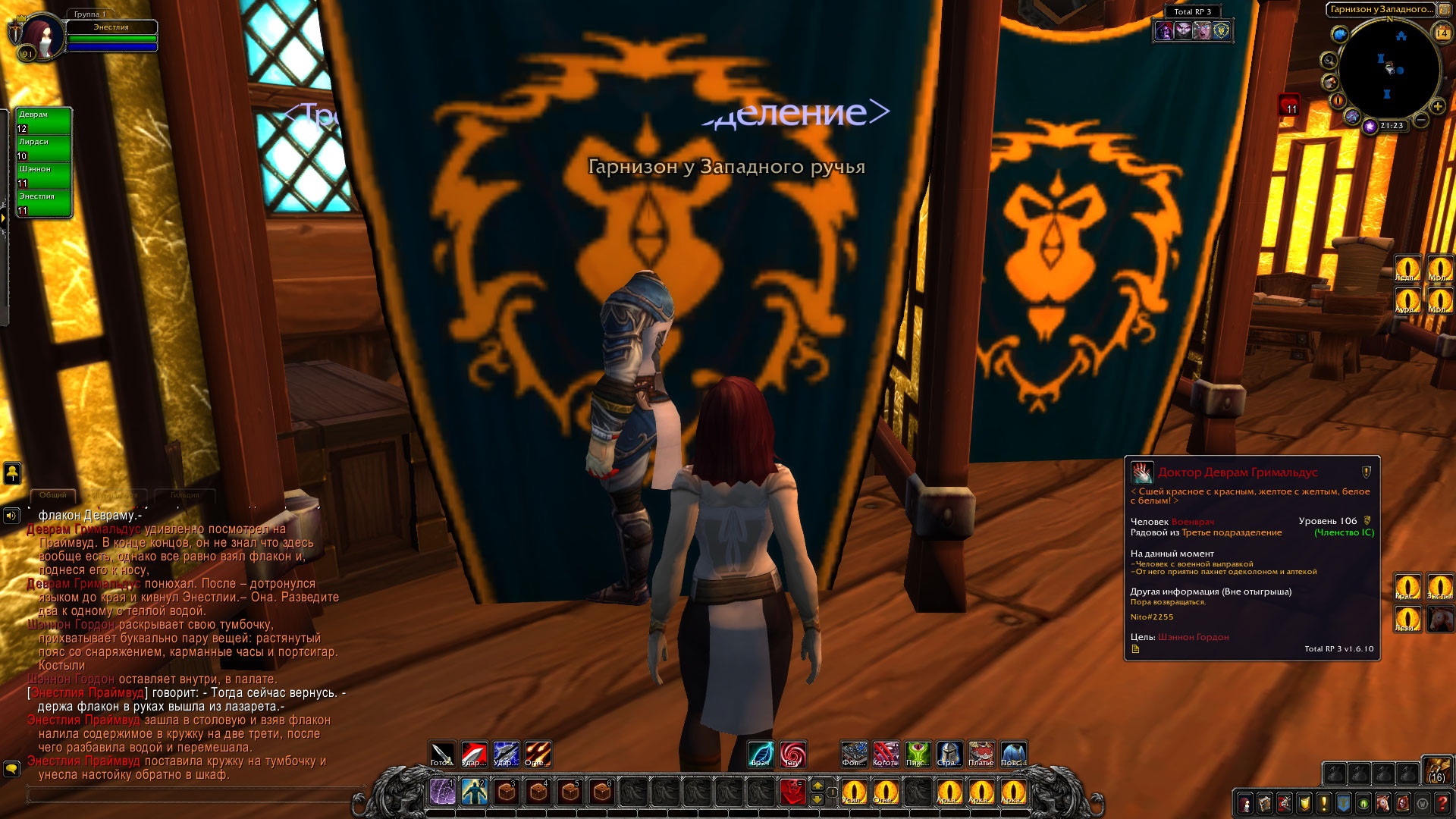
Task: Click the Alliance crest button in Total RP 3 bar
Action: (x=1222, y=30)
